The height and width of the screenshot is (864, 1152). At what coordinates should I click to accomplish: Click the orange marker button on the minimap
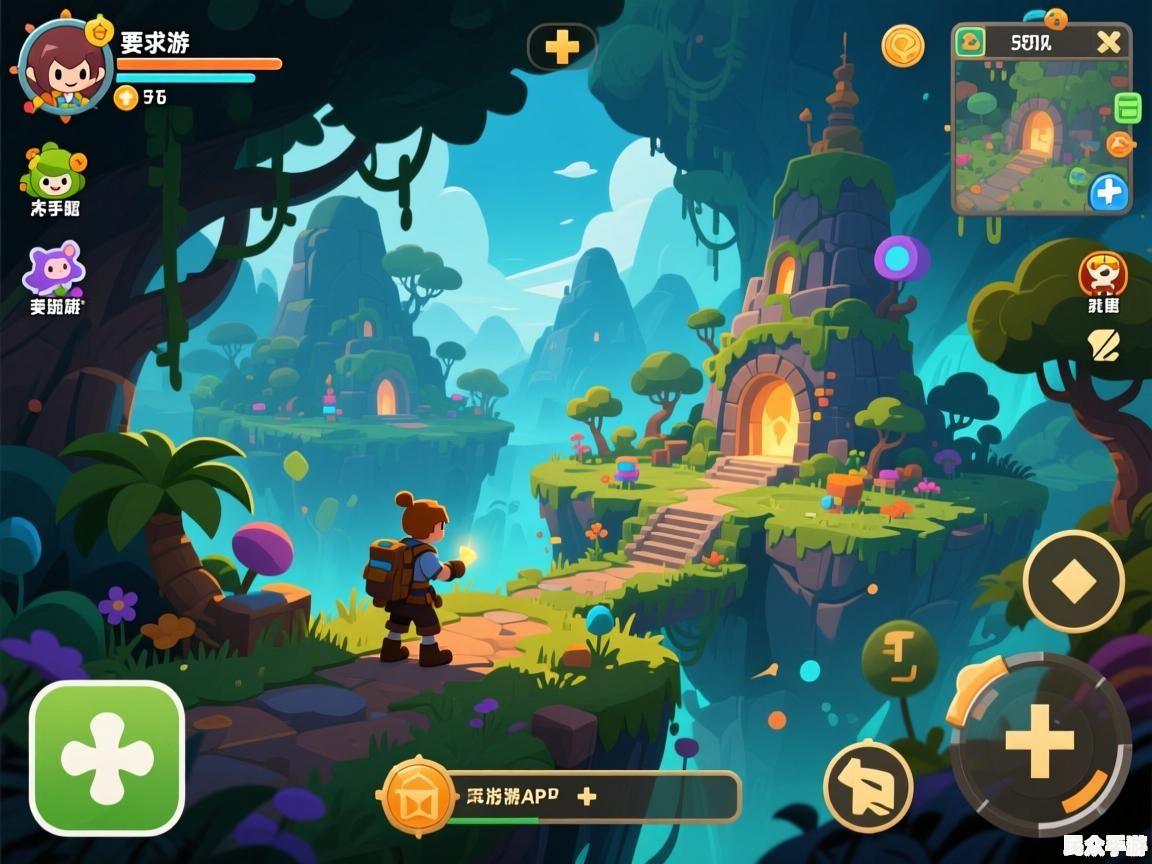click(x=1120, y=145)
